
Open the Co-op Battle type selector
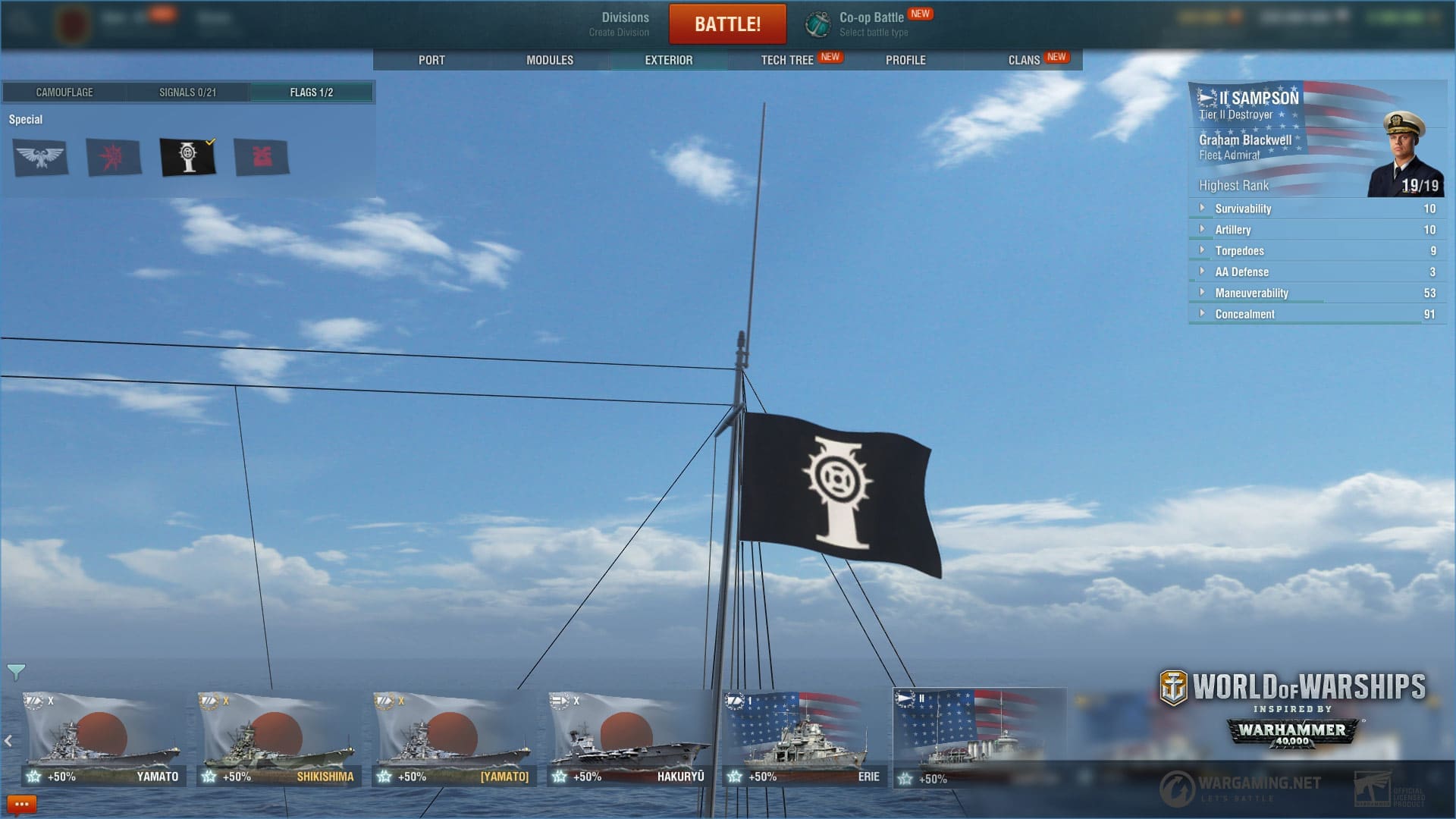pyautogui.click(x=872, y=24)
